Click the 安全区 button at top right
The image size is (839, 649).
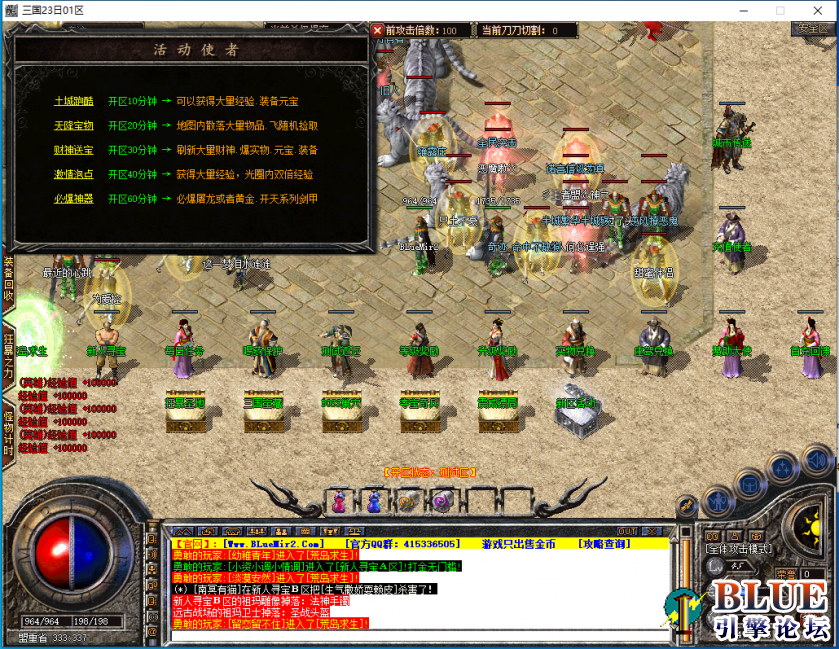click(808, 28)
